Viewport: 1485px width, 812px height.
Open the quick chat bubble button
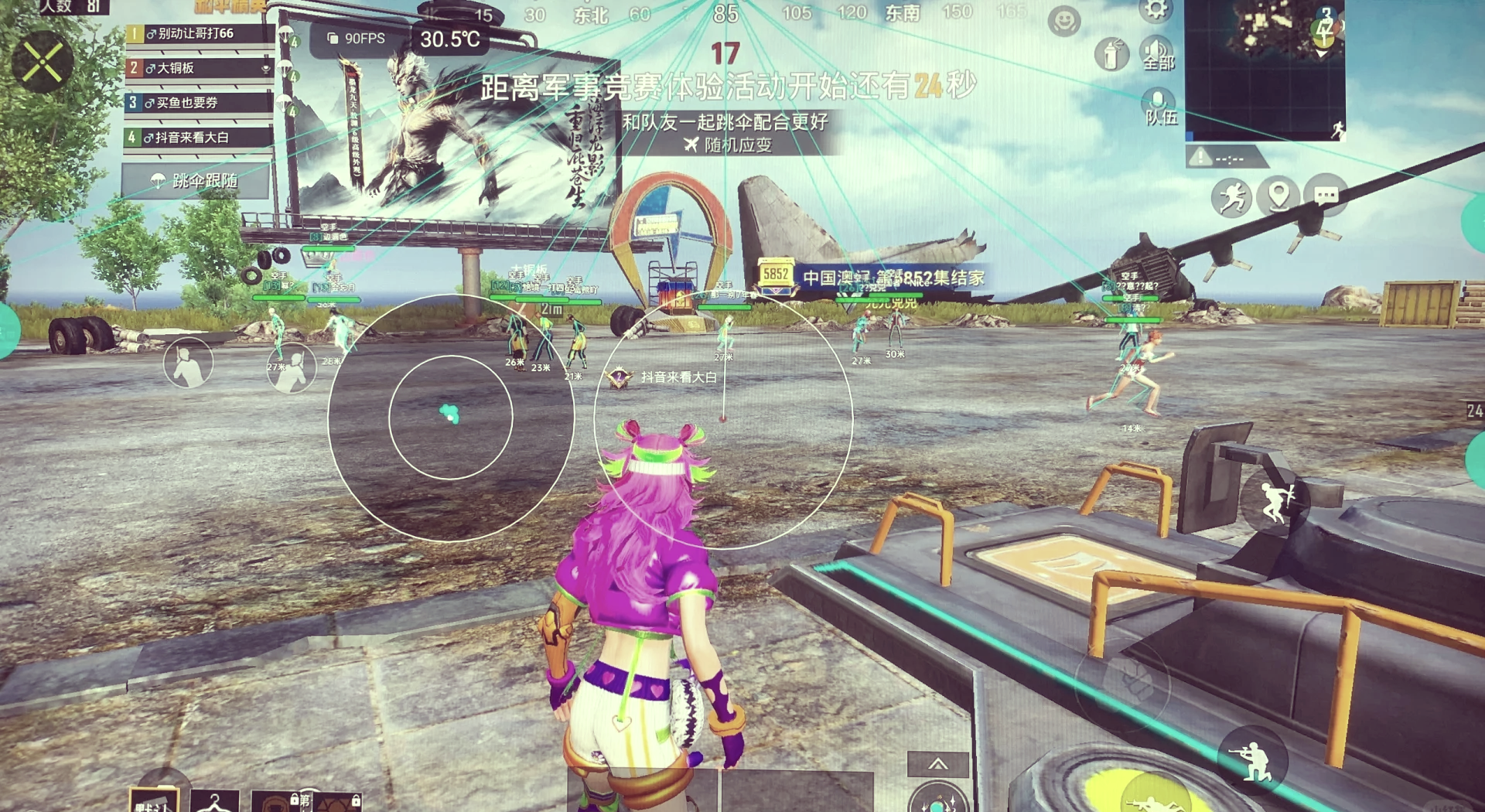coord(1326,196)
